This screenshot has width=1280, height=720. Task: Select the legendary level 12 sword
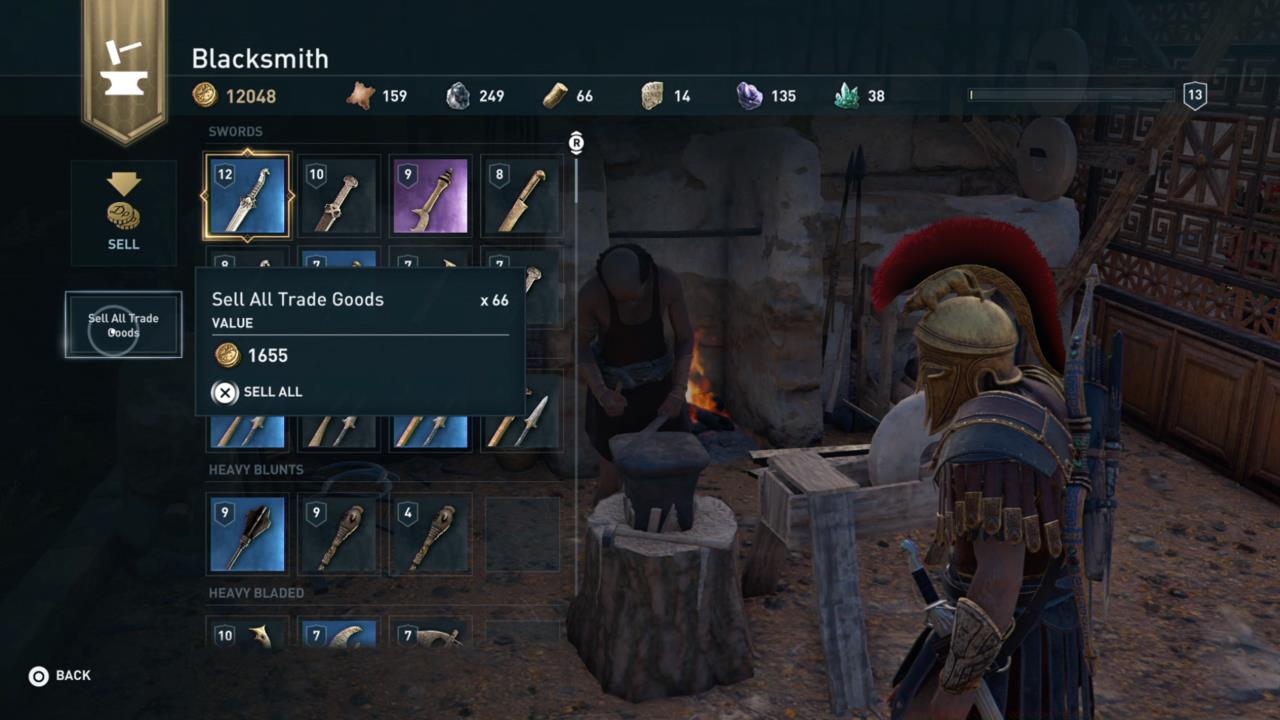click(246, 196)
